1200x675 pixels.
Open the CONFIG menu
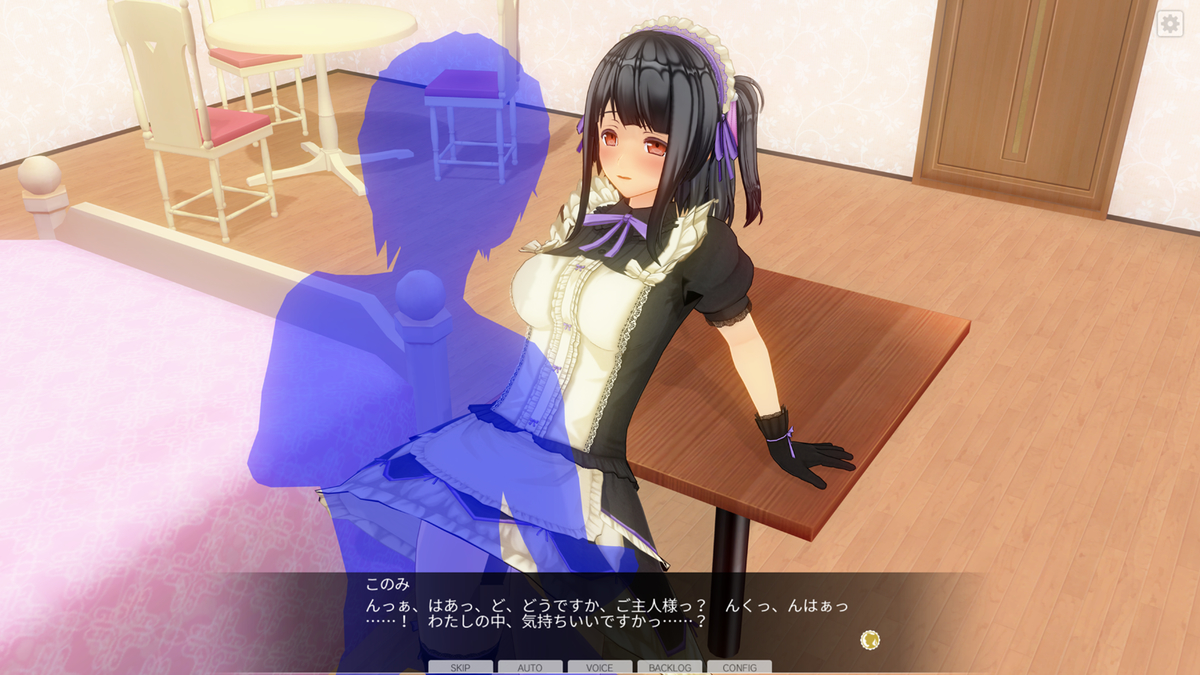(739, 667)
